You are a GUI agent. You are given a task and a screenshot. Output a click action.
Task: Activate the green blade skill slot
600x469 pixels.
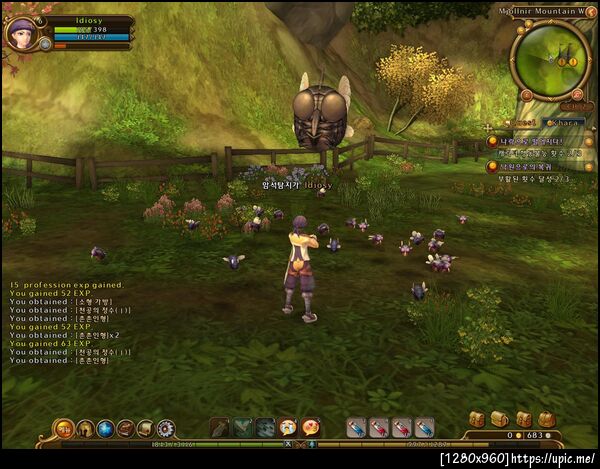pos(242,428)
